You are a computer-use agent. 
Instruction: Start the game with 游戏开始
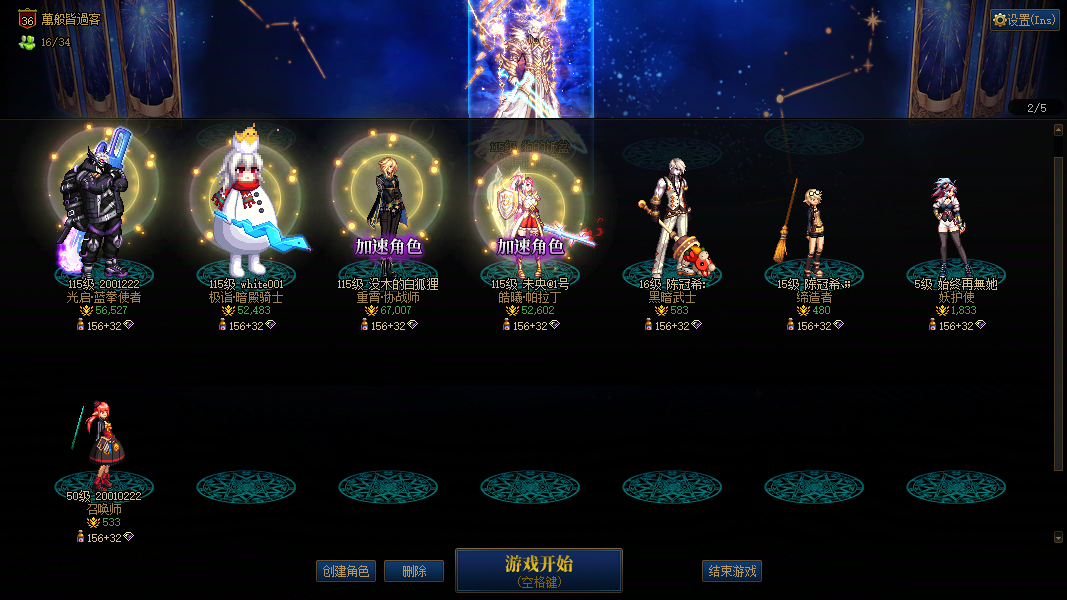539,570
